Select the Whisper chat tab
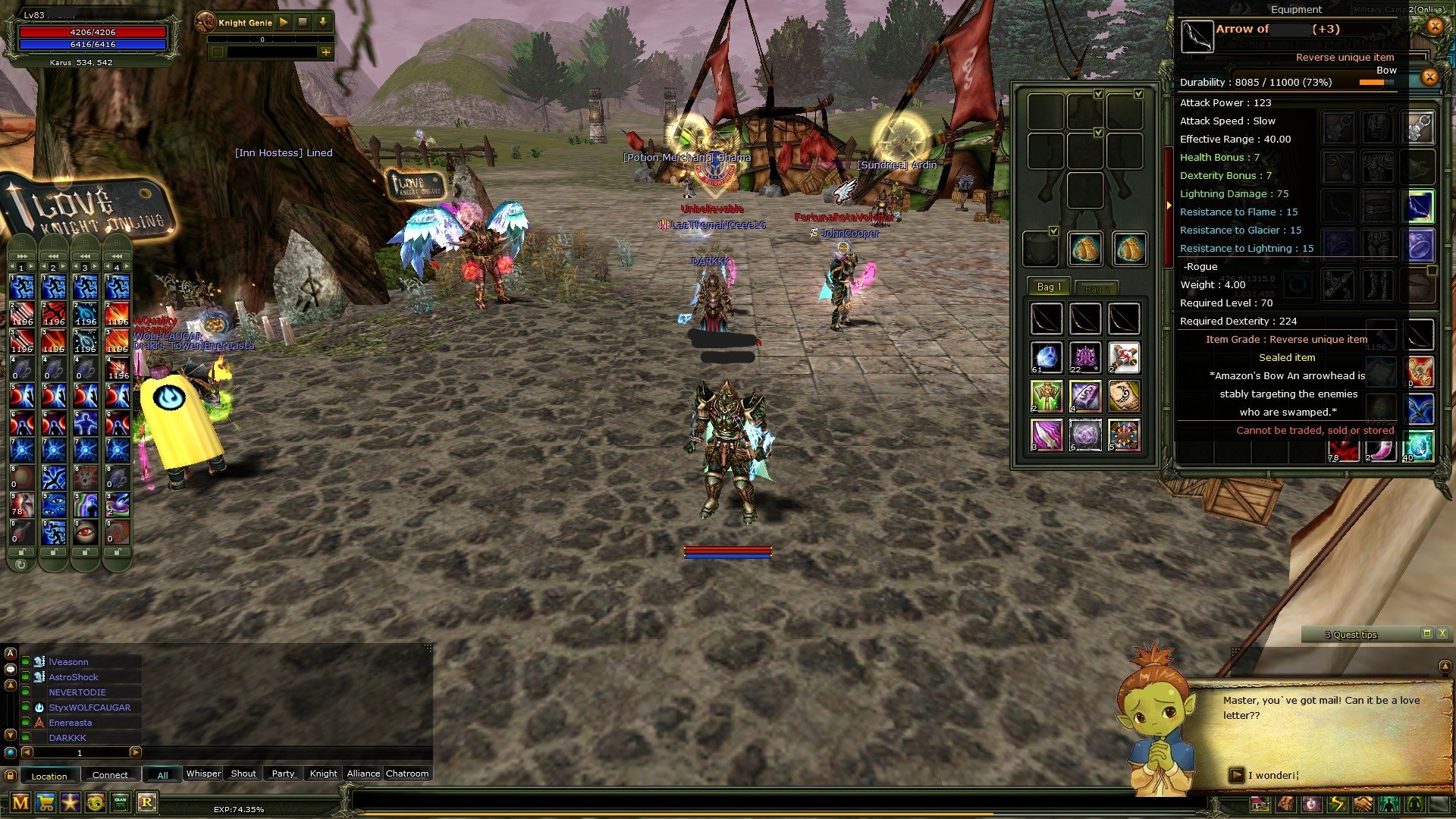The image size is (1456, 819). tap(202, 773)
